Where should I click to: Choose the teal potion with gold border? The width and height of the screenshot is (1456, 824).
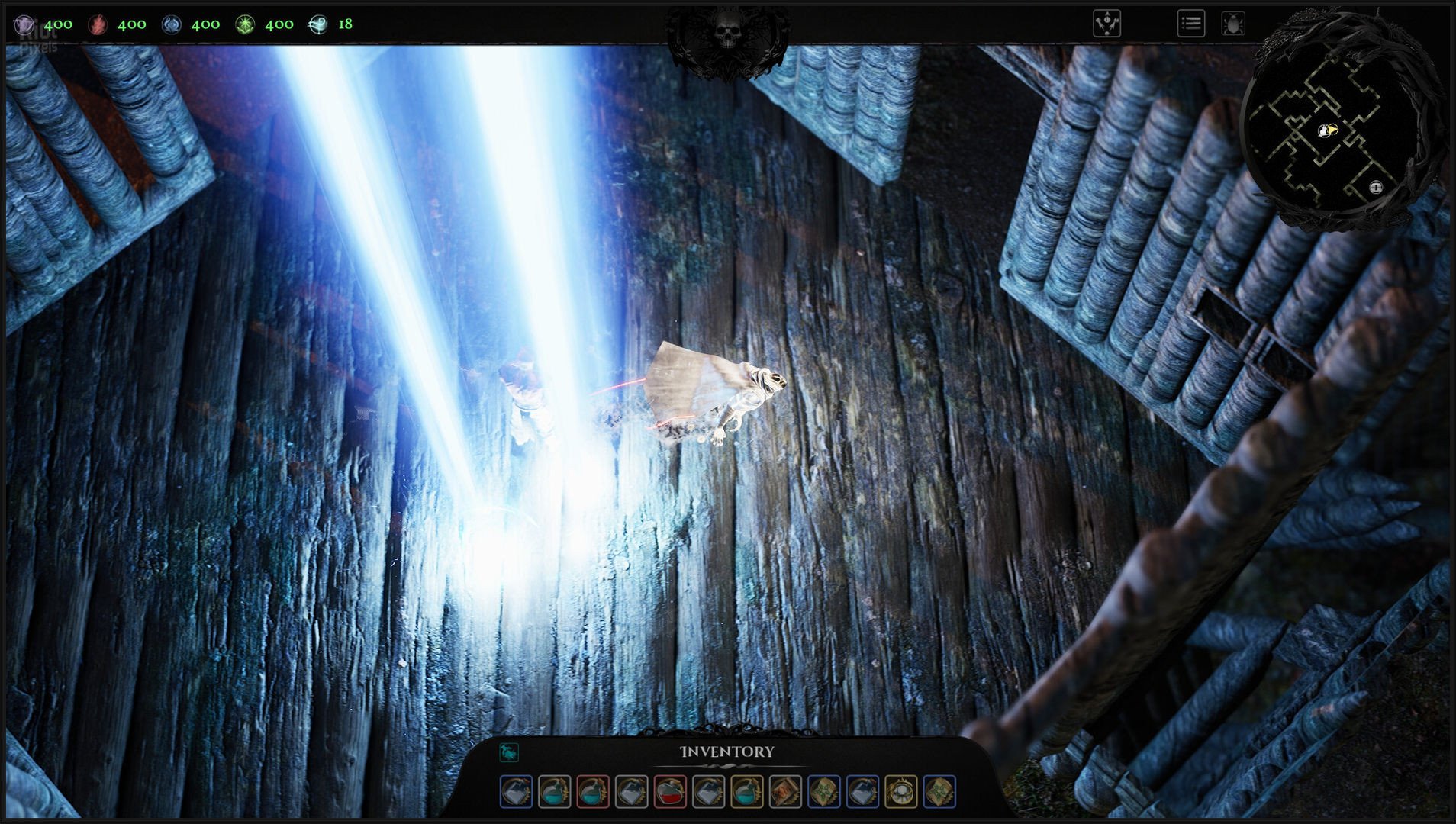(747, 792)
